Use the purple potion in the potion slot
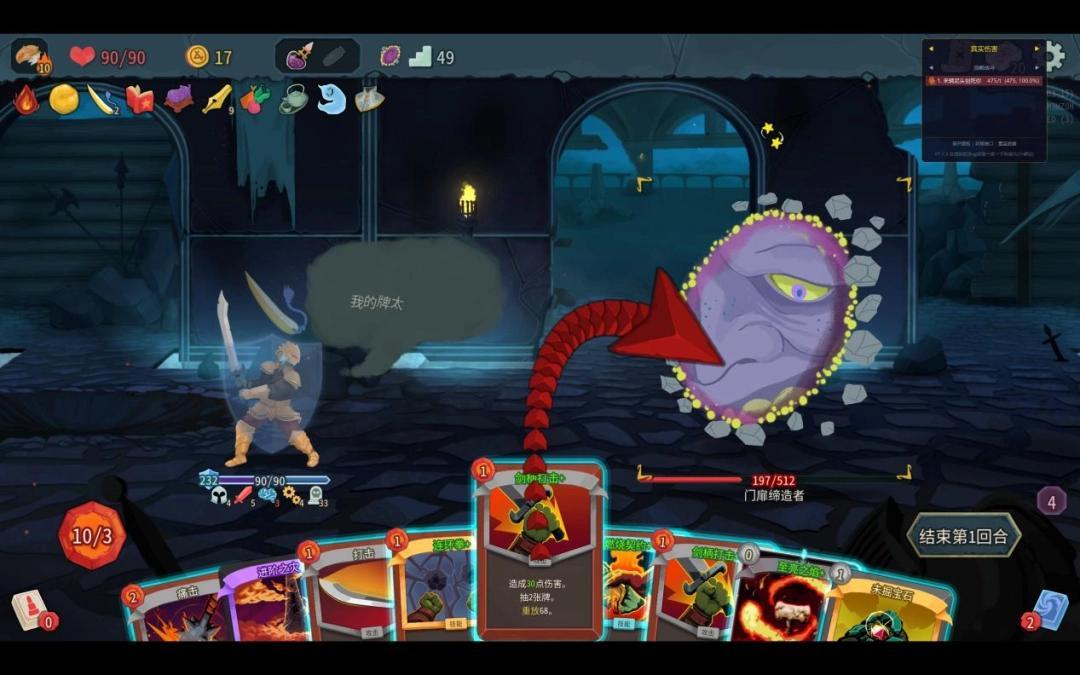The image size is (1080, 675). [x=299, y=57]
